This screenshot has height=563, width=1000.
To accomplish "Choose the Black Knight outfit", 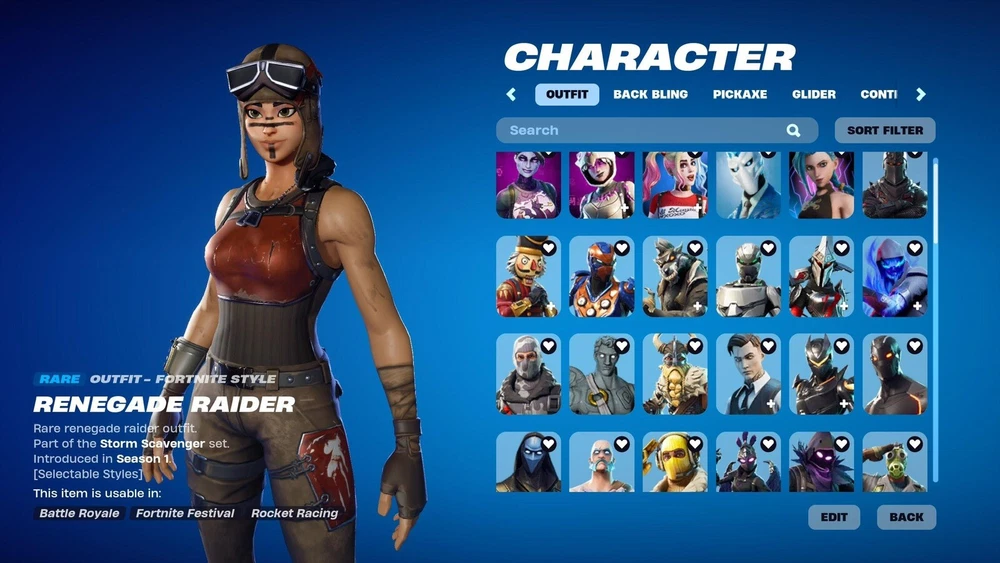I will [x=895, y=185].
